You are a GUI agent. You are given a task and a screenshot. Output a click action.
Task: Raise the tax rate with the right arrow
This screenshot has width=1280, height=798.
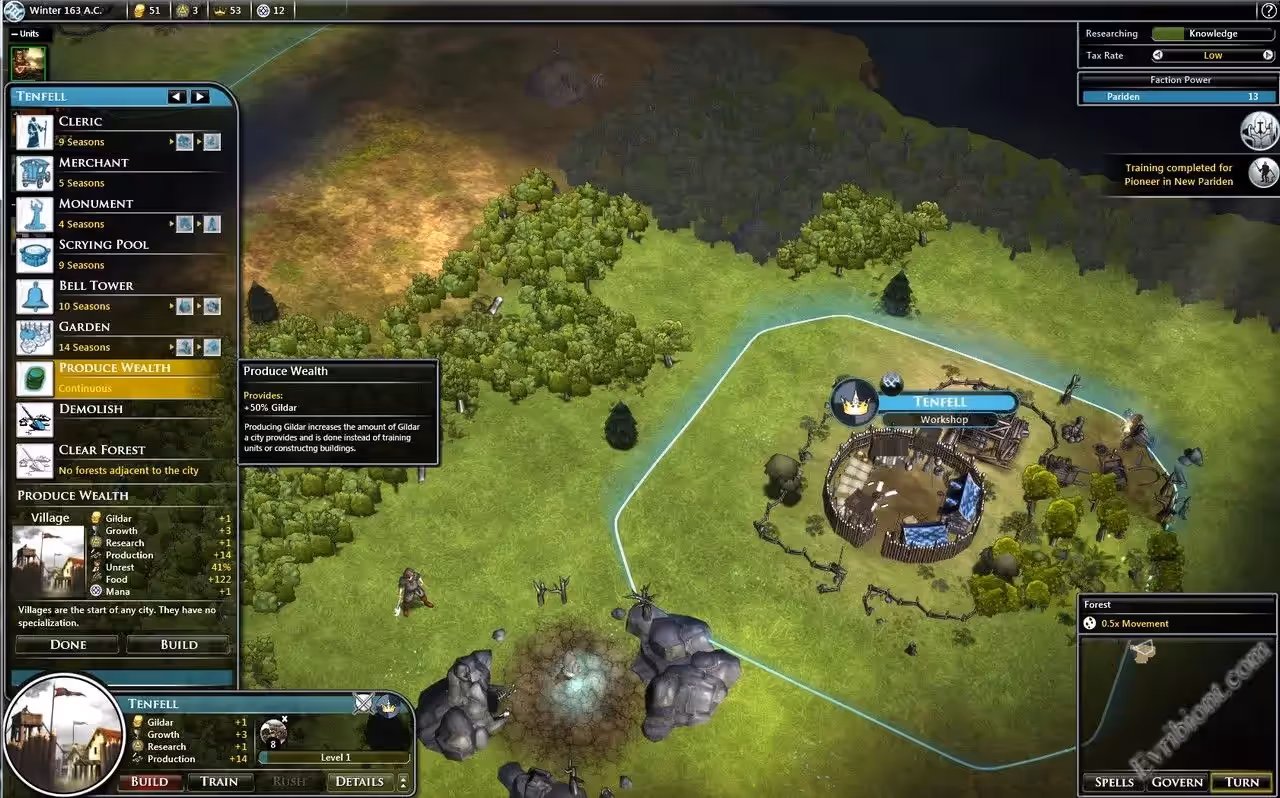coord(1270,56)
